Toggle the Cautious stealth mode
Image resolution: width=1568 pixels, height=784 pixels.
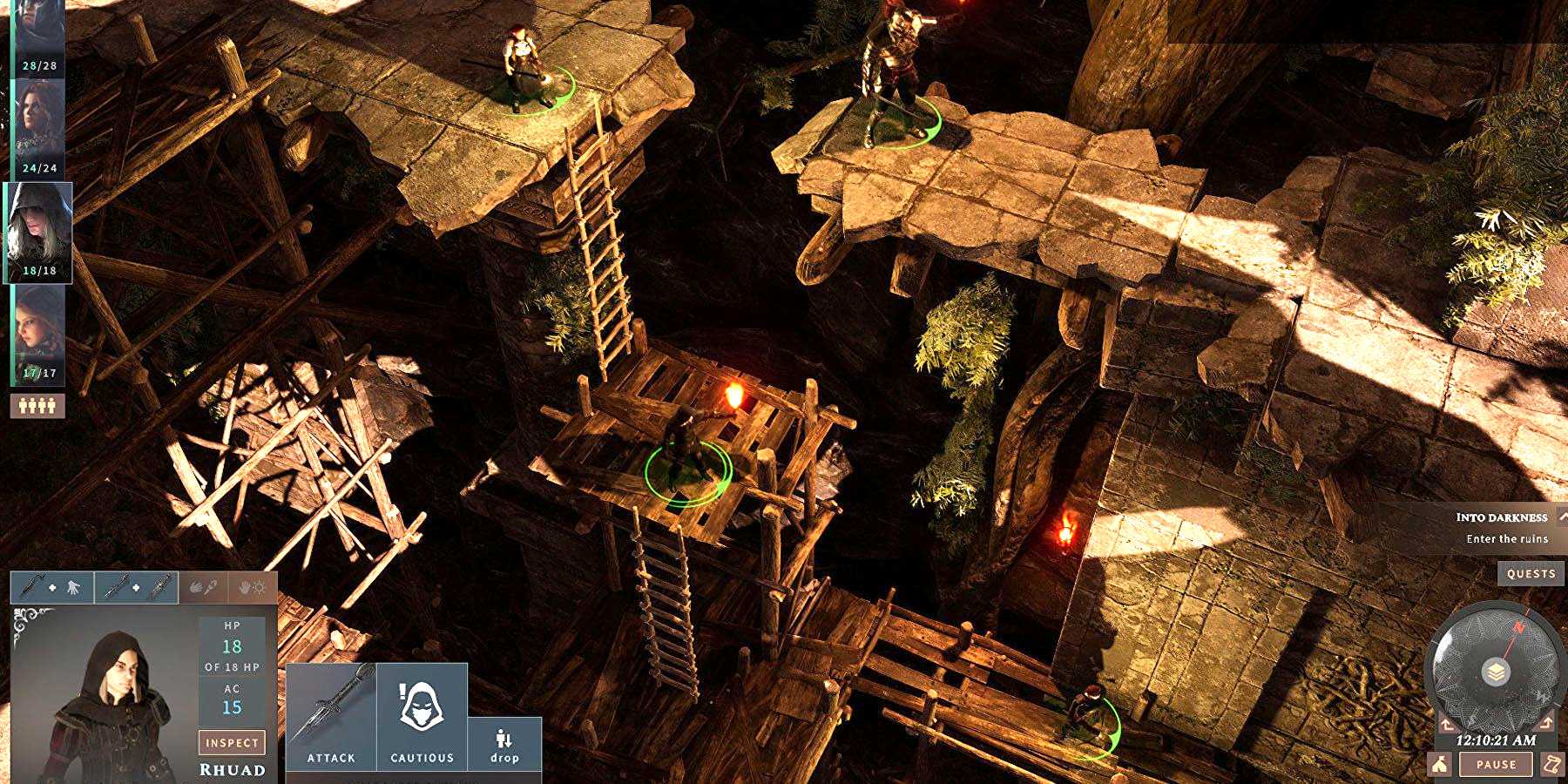pos(422,716)
